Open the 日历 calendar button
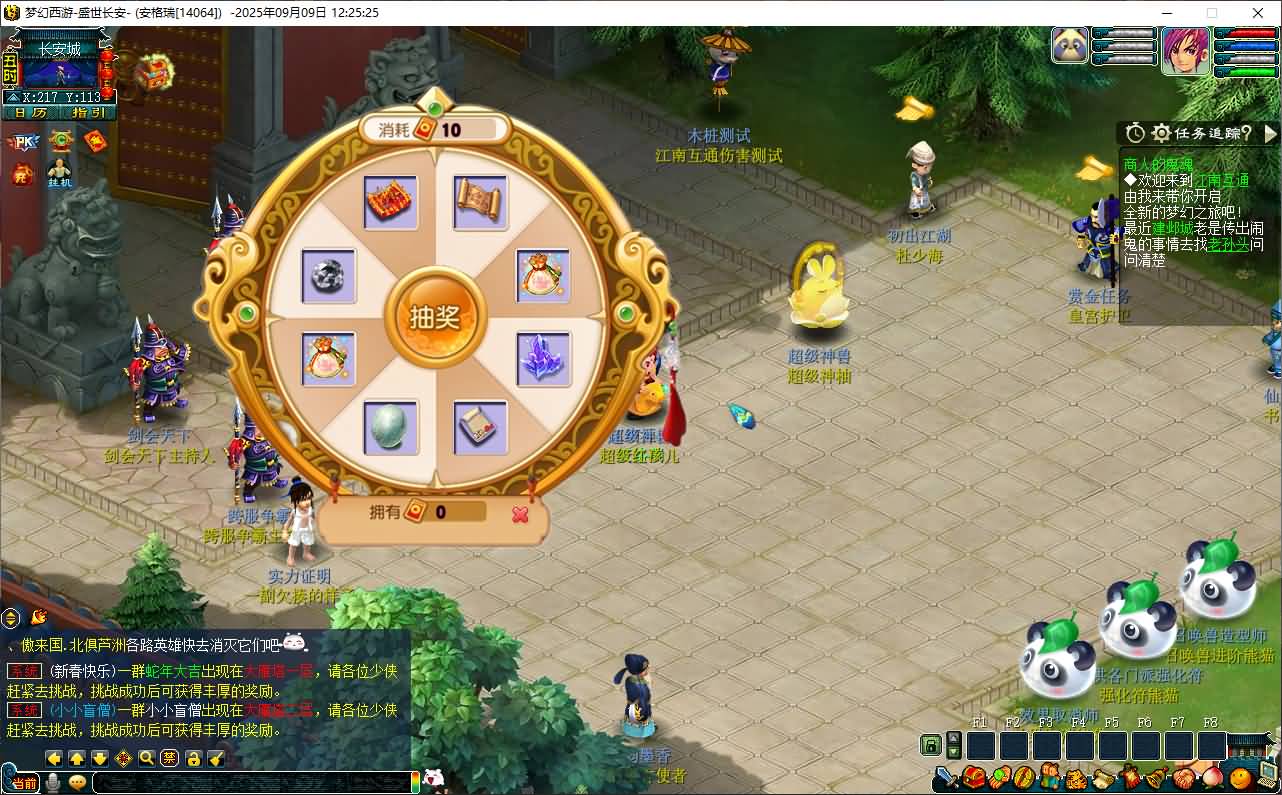The width and height of the screenshot is (1282, 795). [x=31, y=113]
